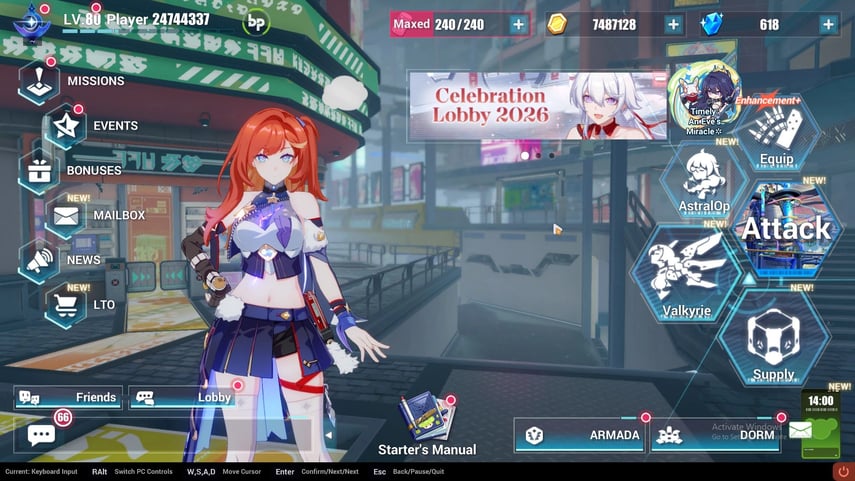Open the Starter's Manual
Image resolution: width=855 pixels, height=481 pixels.
click(426, 418)
